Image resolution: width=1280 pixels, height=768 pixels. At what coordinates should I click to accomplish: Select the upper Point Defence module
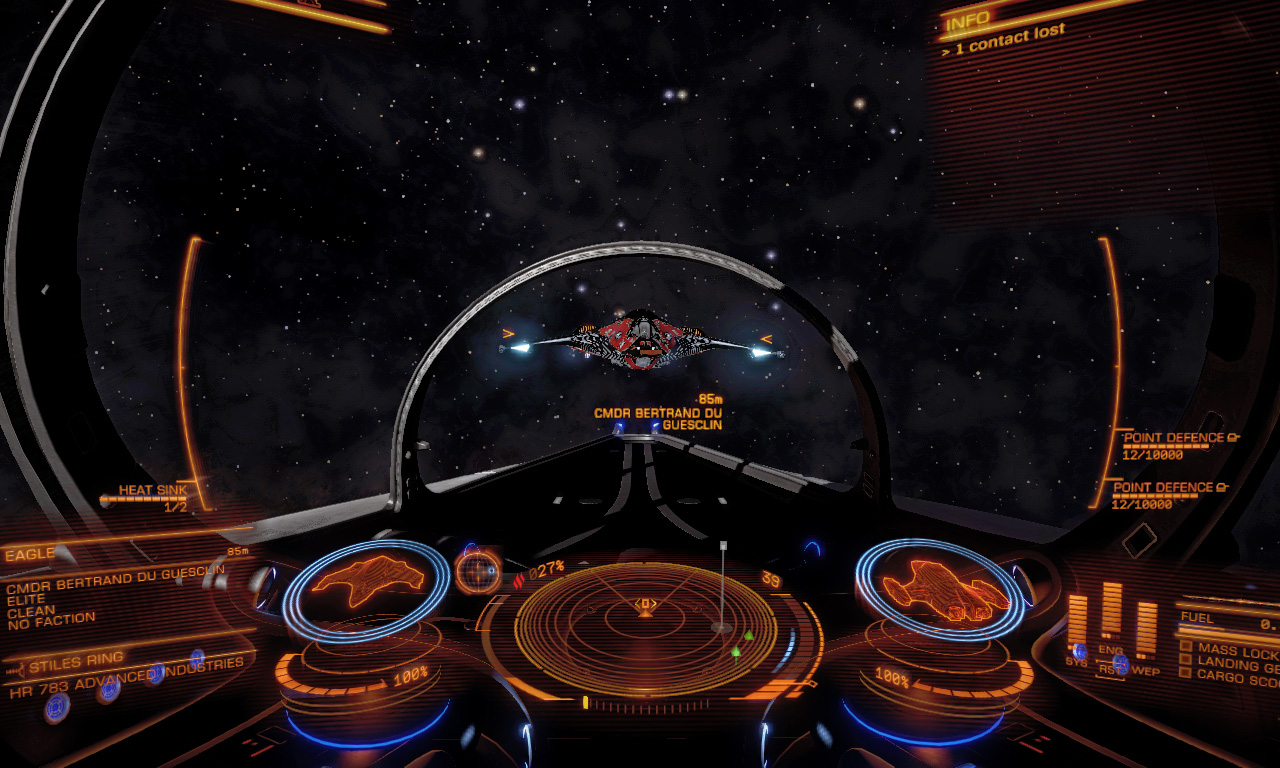click(1170, 444)
